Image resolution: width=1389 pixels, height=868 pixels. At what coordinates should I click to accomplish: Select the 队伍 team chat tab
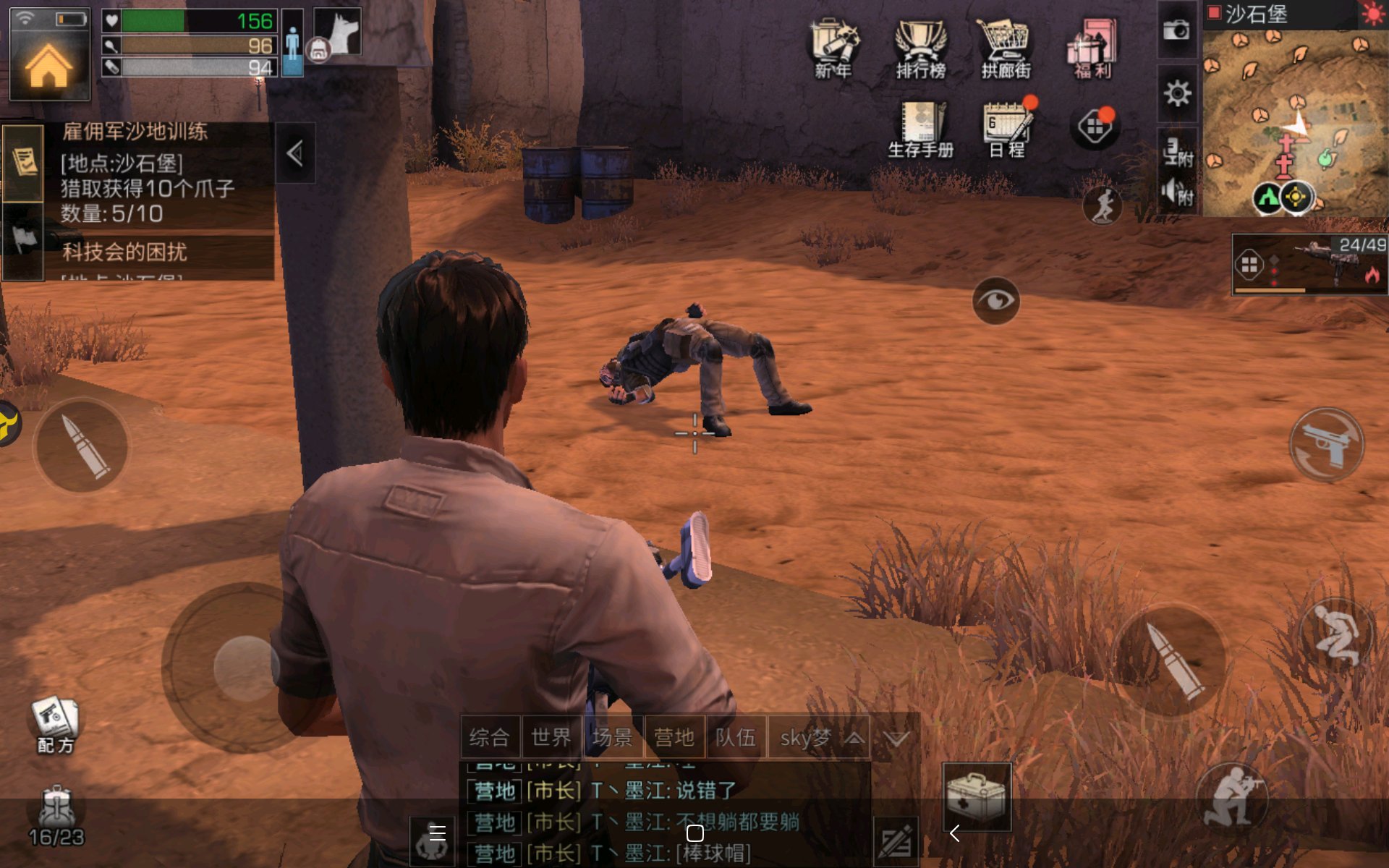click(735, 738)
